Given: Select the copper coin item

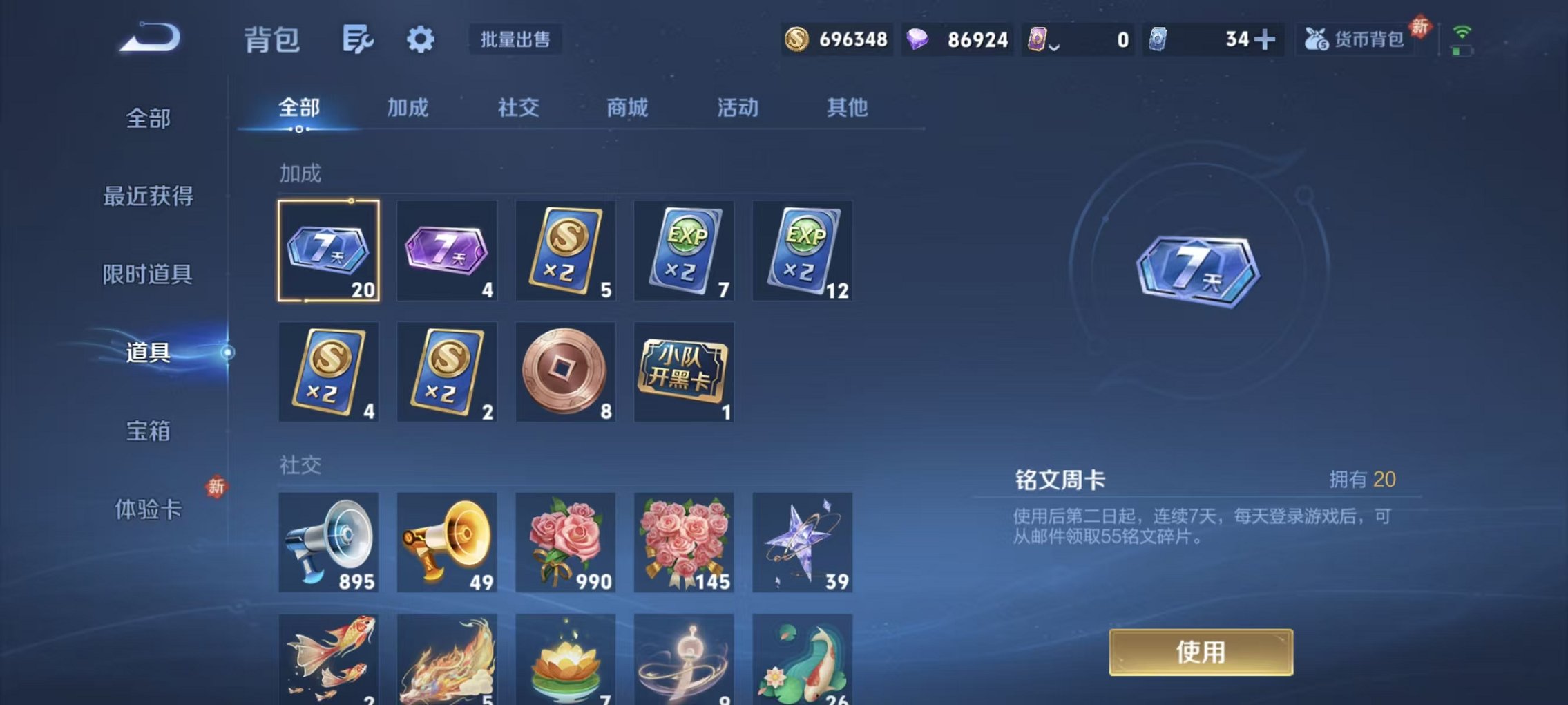Looking at the screenshot, I should tap(565, 372).
